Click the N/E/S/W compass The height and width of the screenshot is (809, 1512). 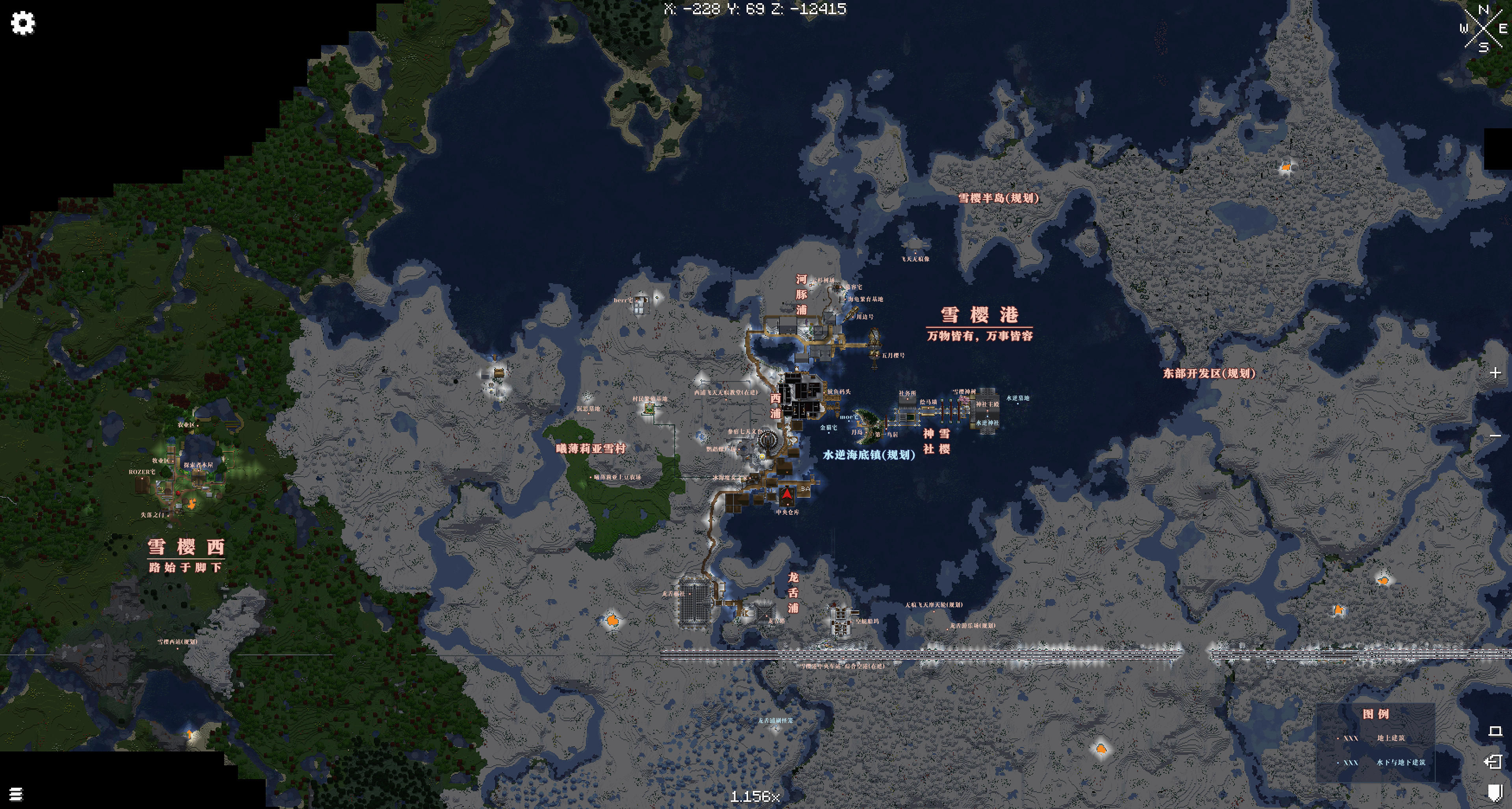coord(1483,28)
